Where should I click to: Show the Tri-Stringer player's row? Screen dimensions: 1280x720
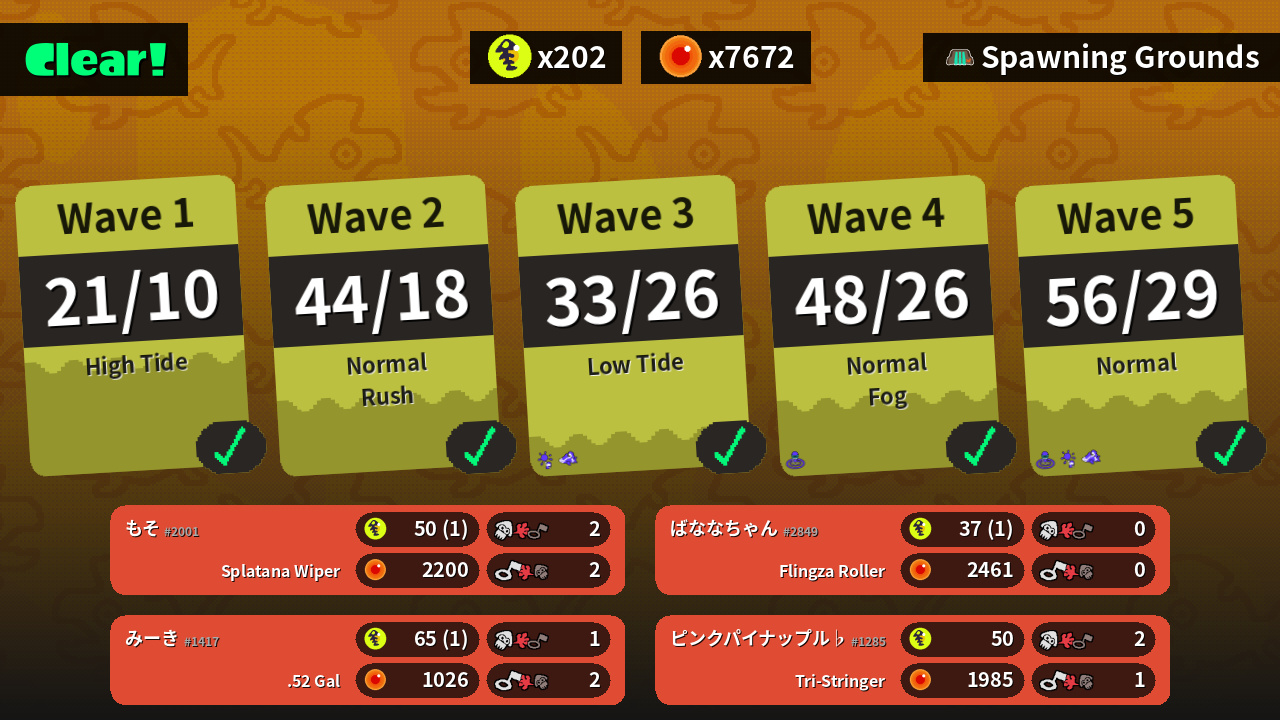(912, 660)
